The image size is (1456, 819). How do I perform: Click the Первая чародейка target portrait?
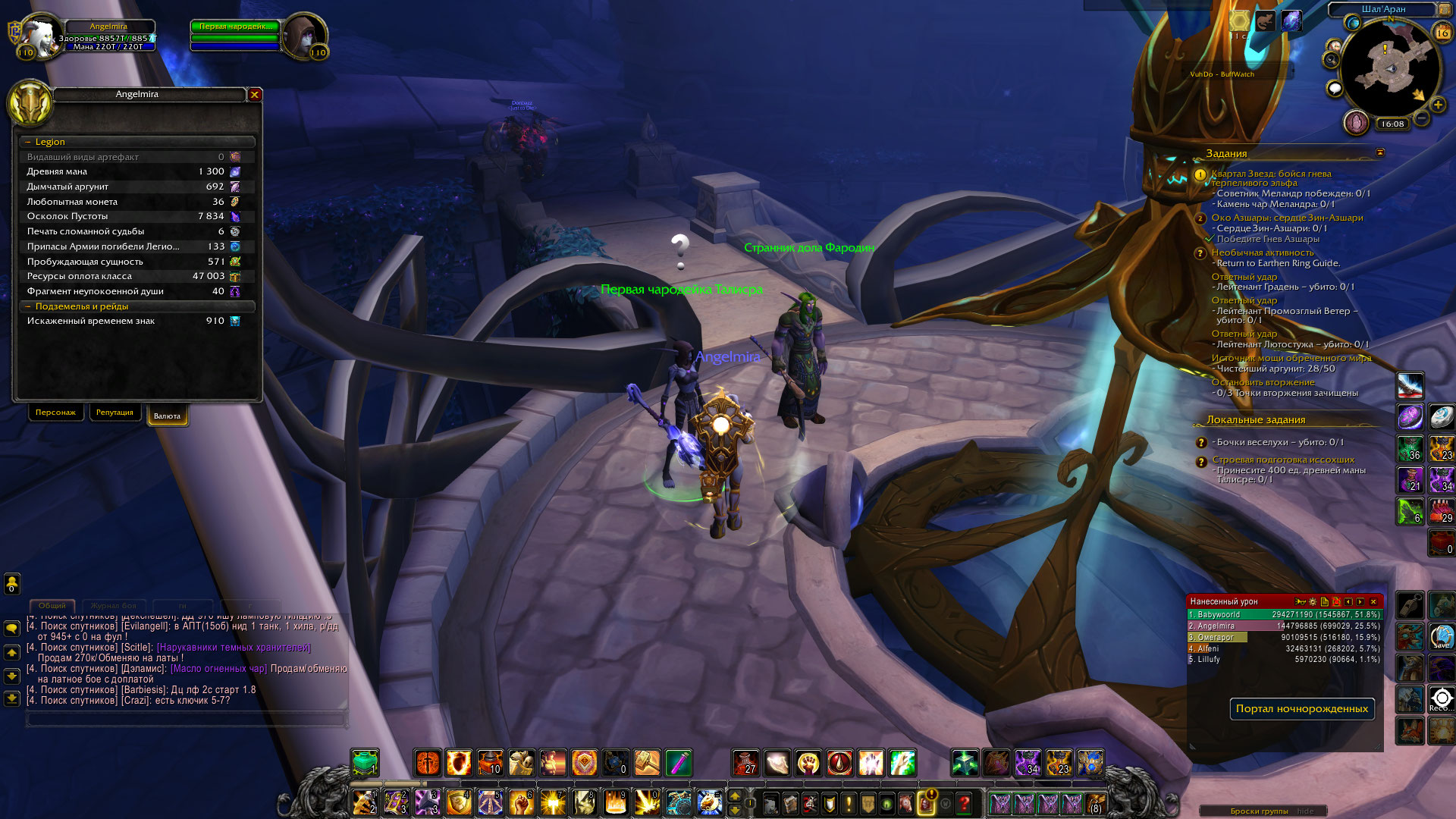(x=303, y=36)
